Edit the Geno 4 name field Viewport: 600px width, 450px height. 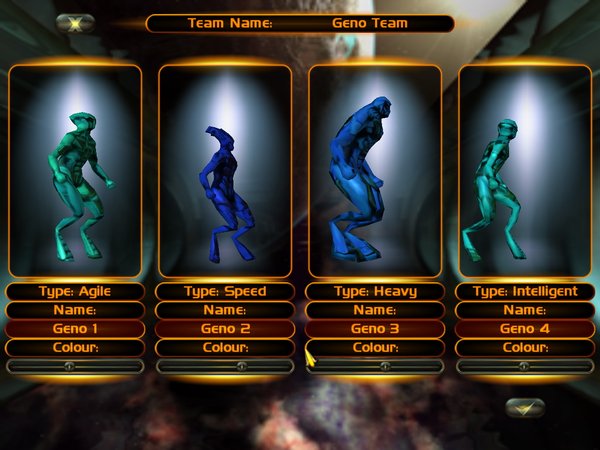click(x=525, y=328)
